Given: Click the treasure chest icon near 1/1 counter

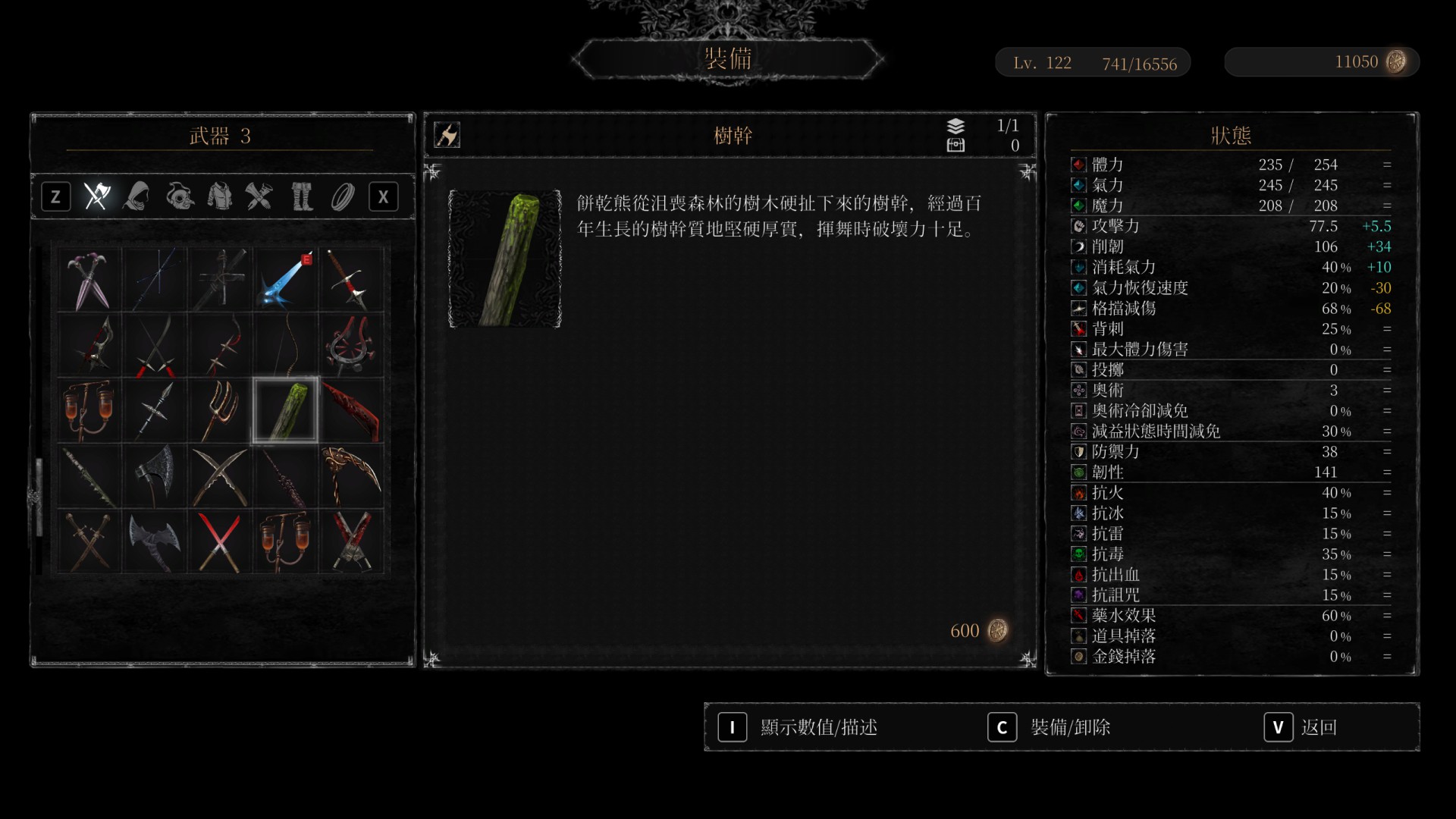Looking at the screenshot, I should click(956, 146).
